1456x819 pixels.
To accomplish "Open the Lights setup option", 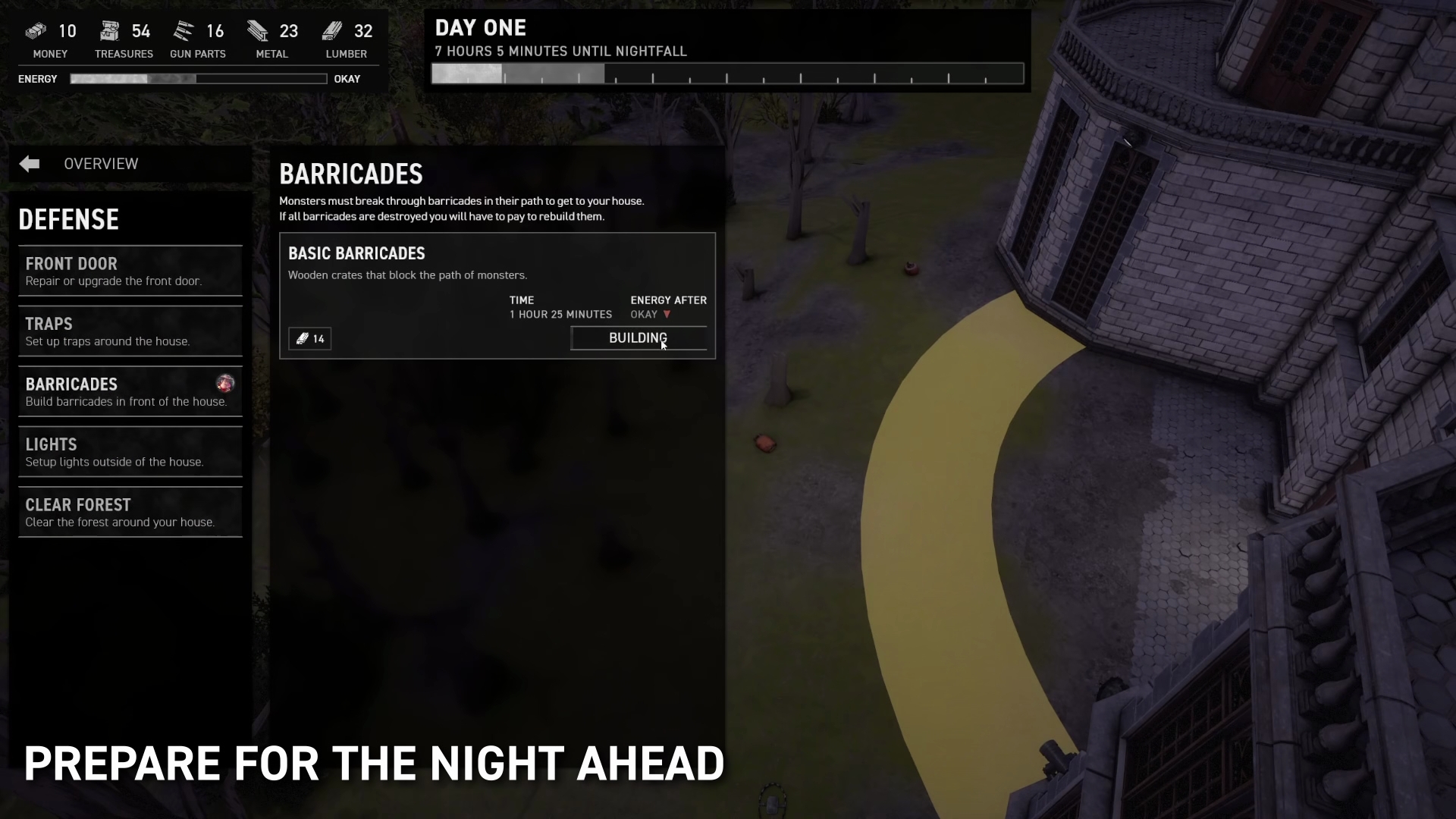I will click(x=130, y=452).
